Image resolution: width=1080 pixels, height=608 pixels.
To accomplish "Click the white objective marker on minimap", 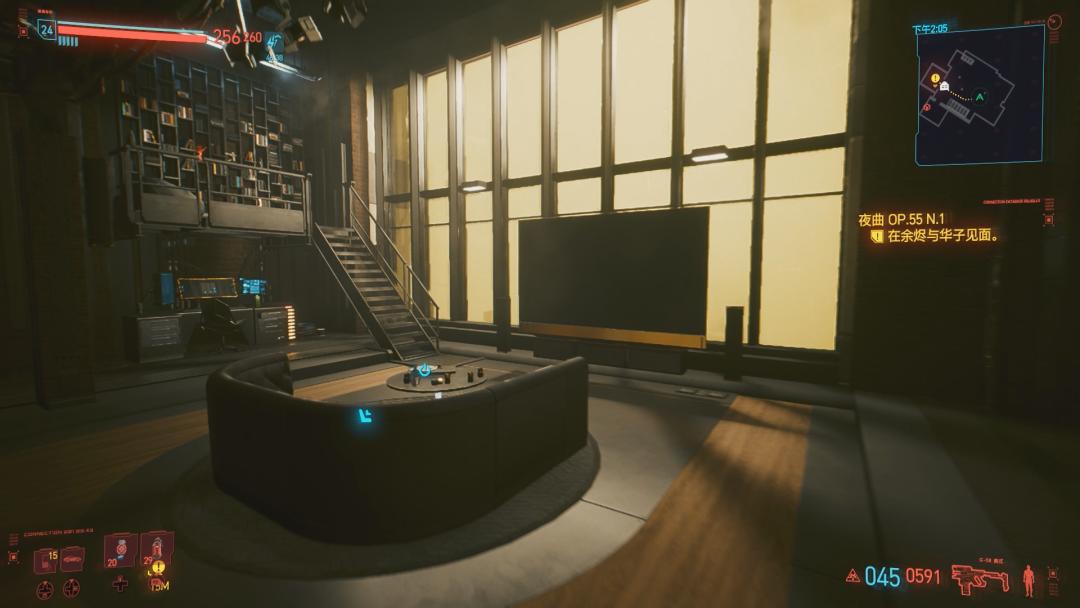I will tap(945, 87).
